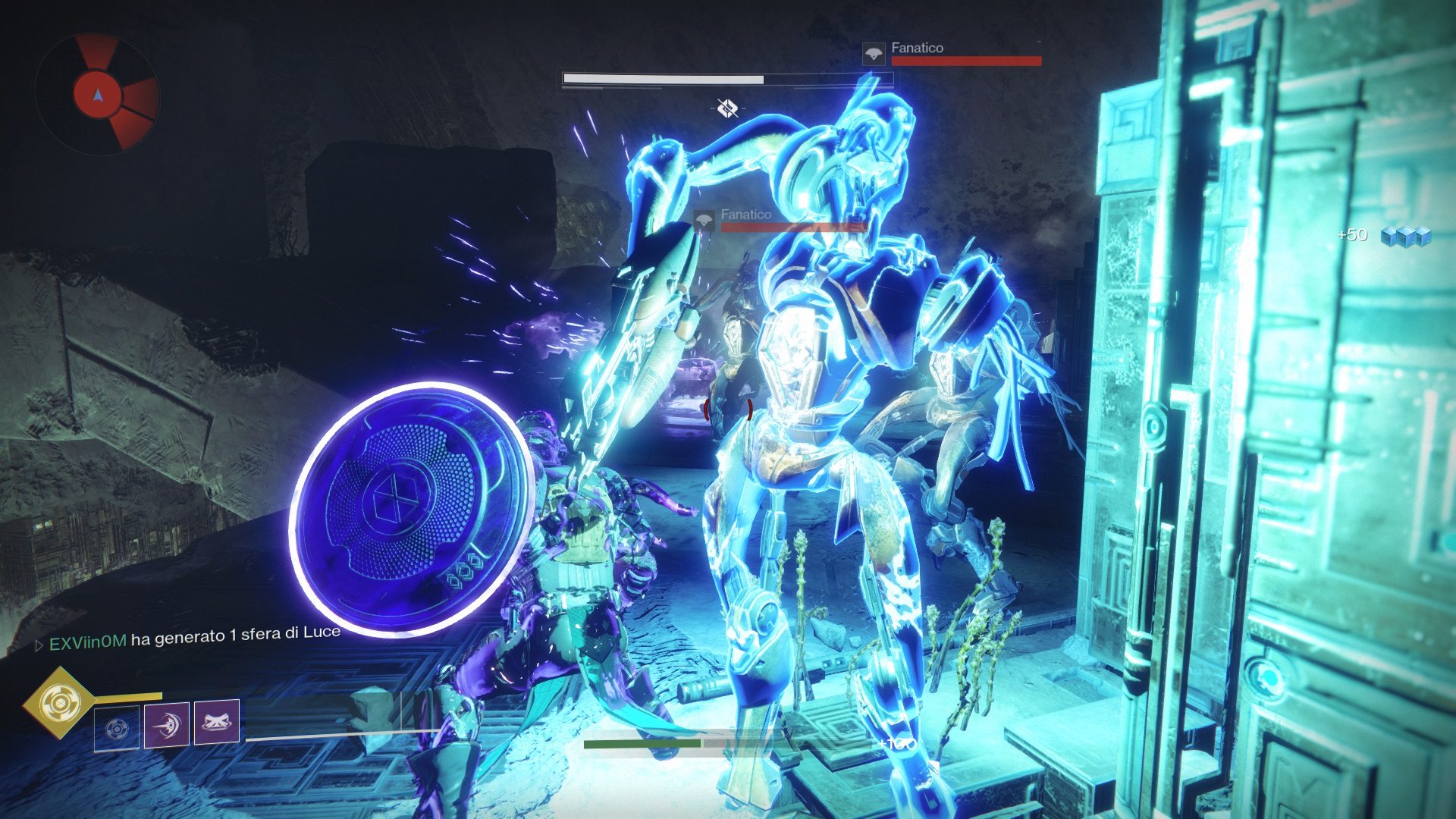Select player name EXViin0M in the feed

87,643
